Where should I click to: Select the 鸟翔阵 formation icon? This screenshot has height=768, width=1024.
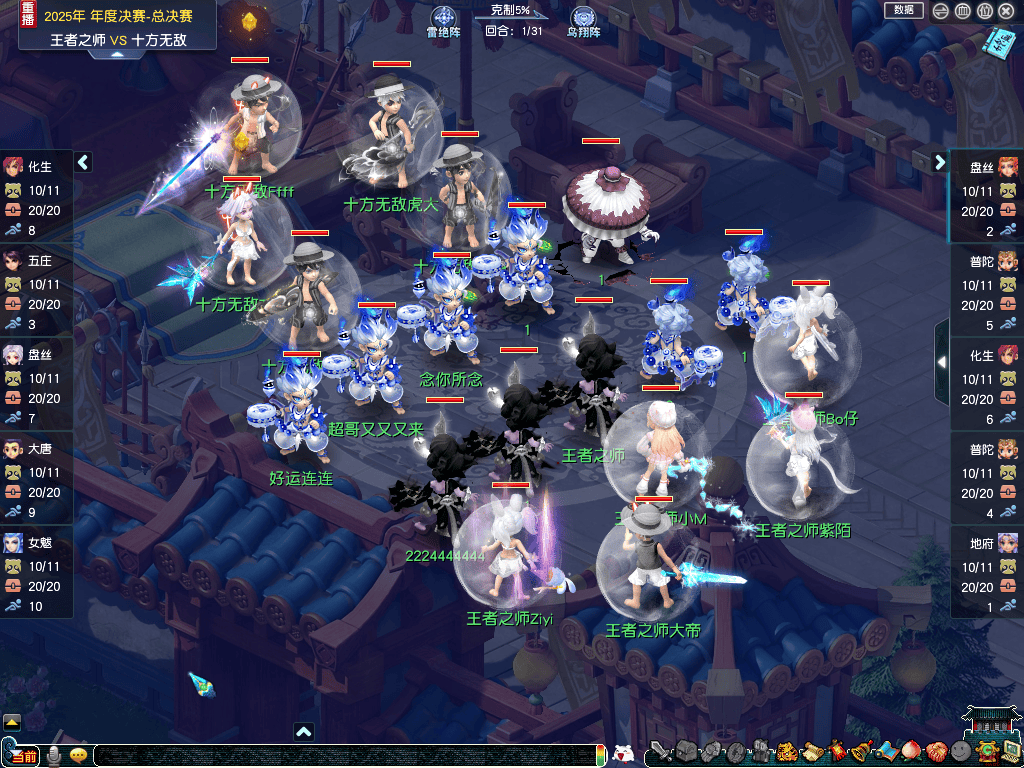[x=583, y=18]
